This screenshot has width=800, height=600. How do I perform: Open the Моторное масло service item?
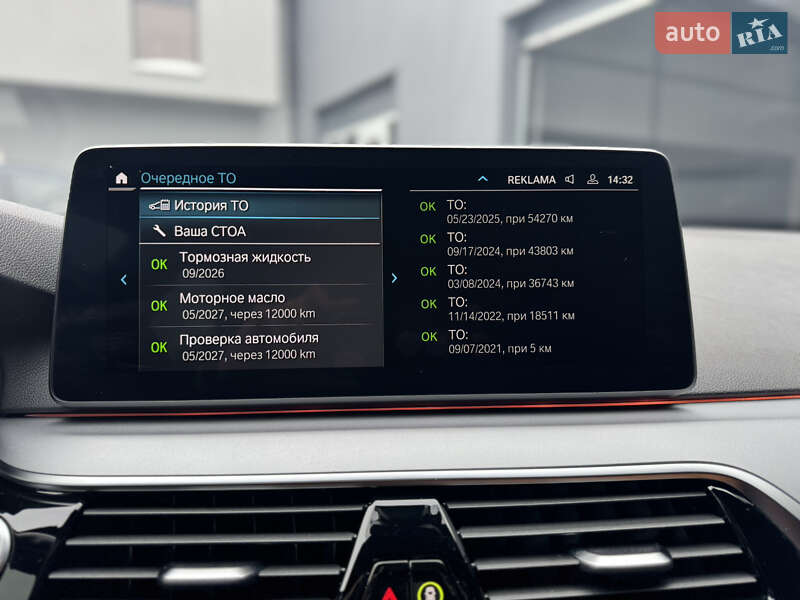coord(260,305)
